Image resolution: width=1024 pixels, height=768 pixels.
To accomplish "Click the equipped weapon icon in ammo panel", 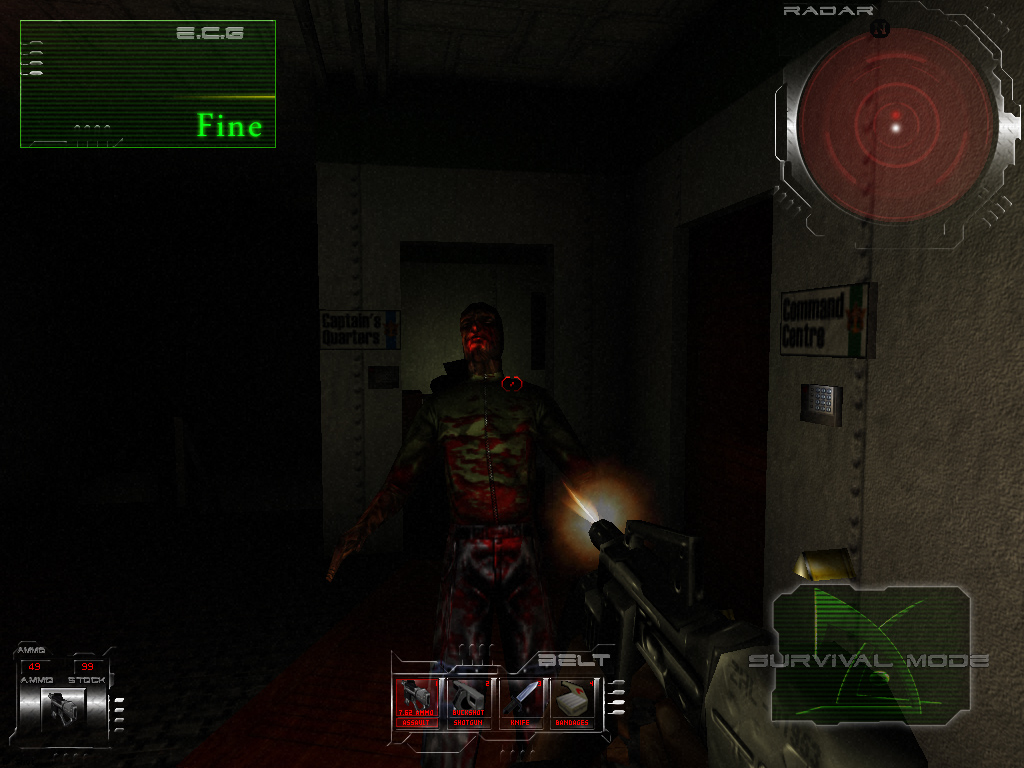I will 62,707.
